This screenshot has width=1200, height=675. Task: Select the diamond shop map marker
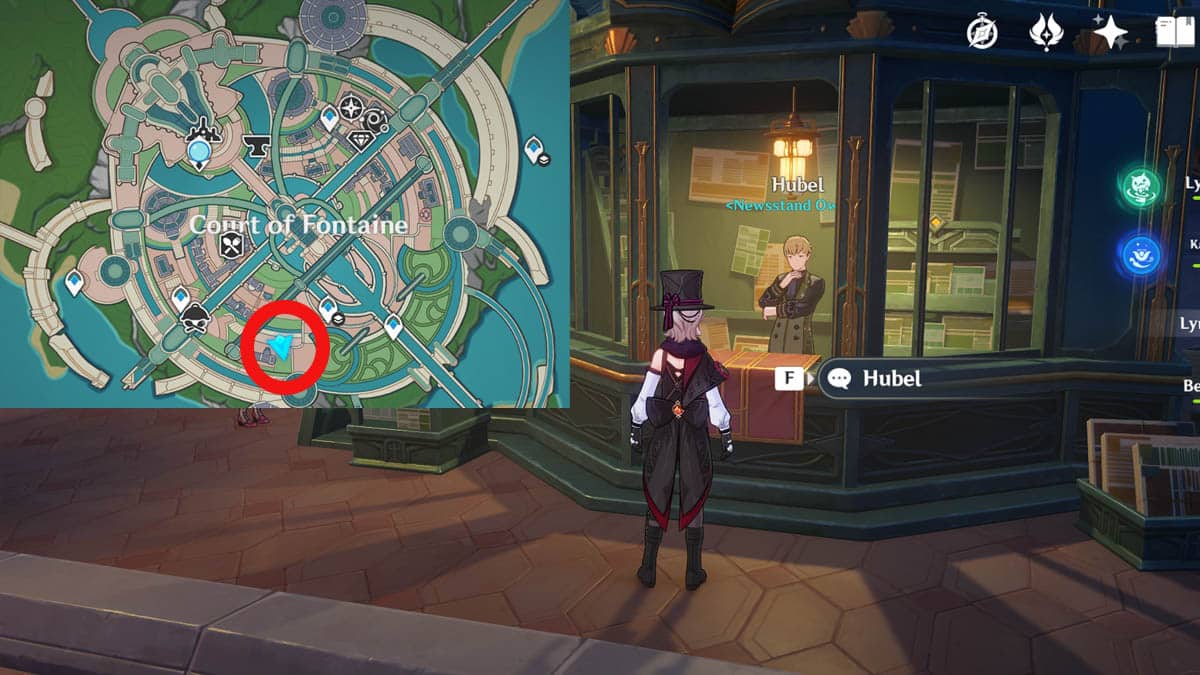point(361,140)
